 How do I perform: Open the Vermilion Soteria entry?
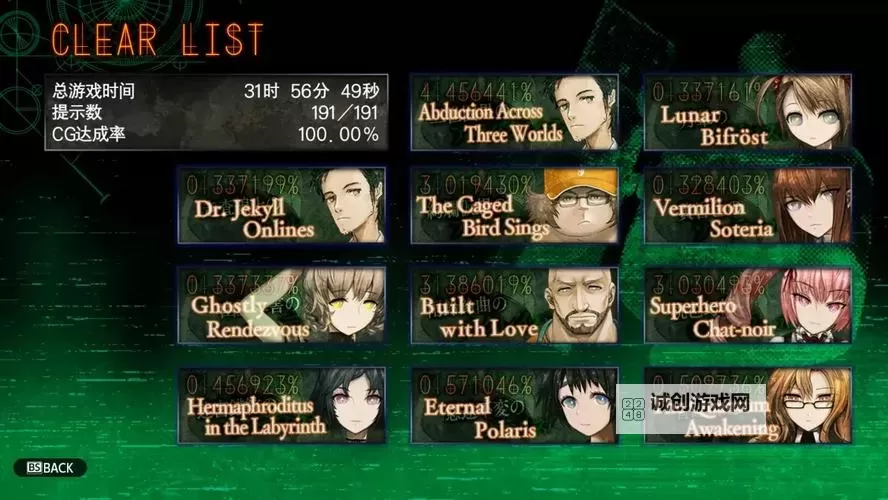click(747, 205)
